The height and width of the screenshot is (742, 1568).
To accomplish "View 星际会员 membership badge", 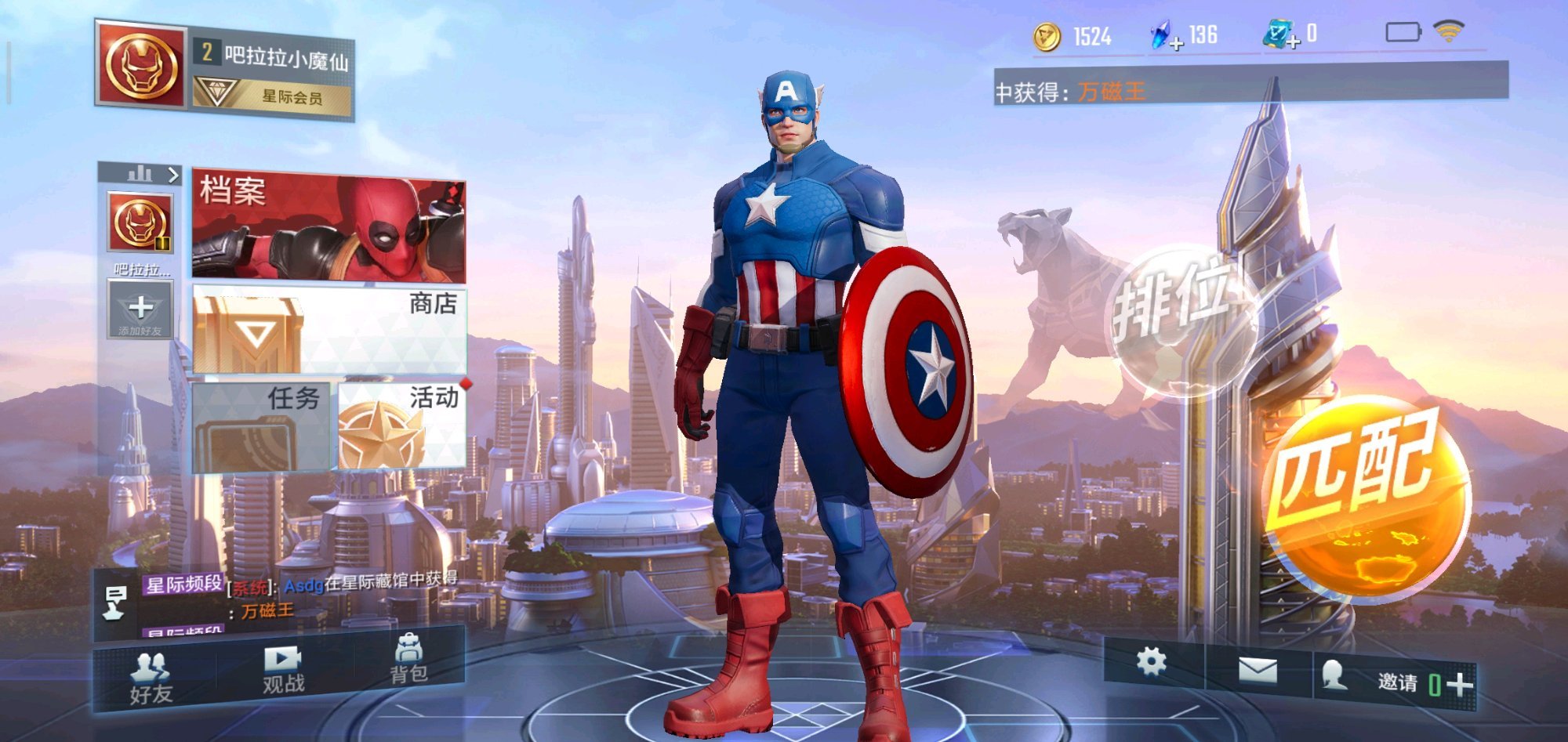I will 272,96.
